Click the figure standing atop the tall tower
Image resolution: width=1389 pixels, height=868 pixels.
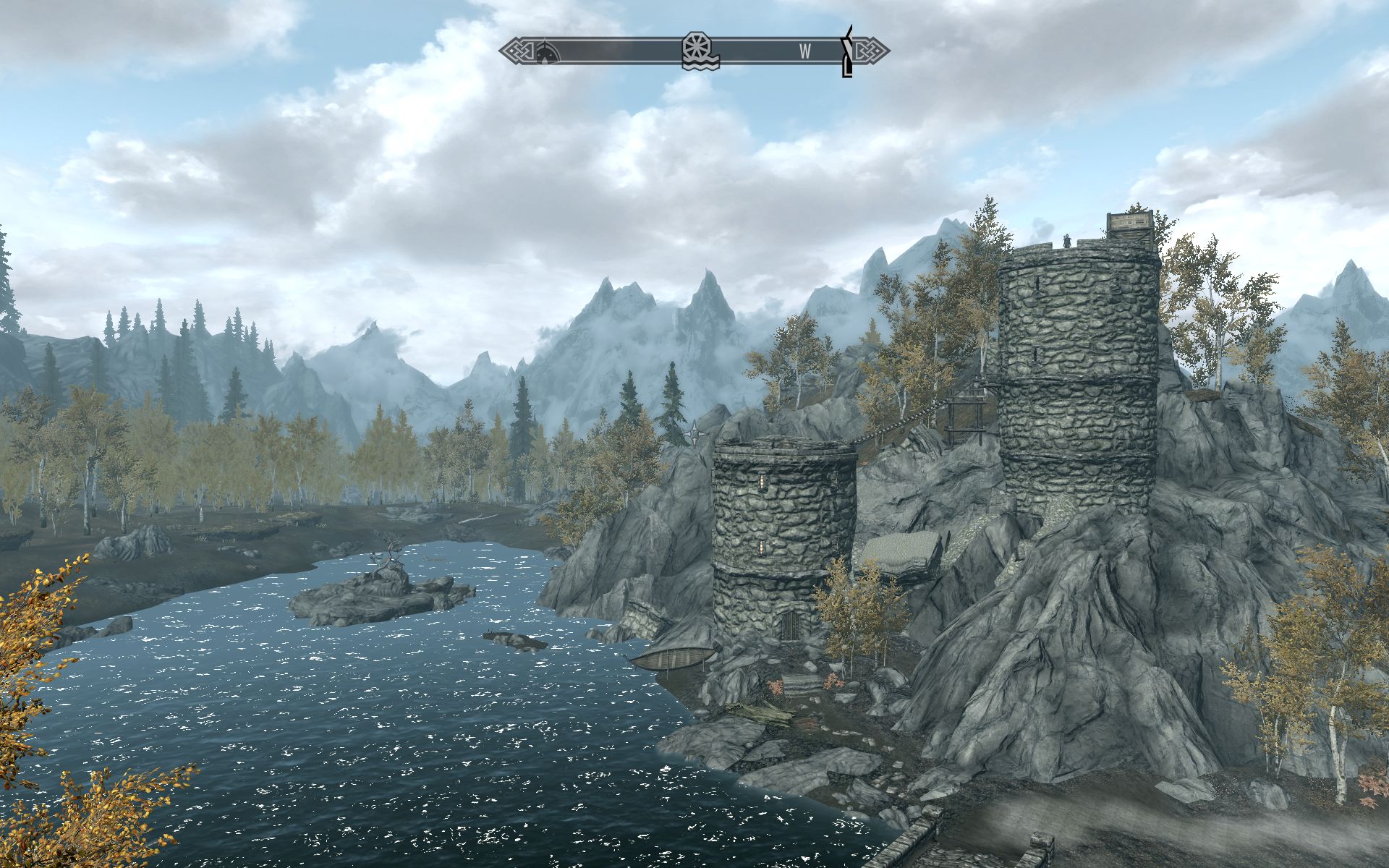[1066, 239]
